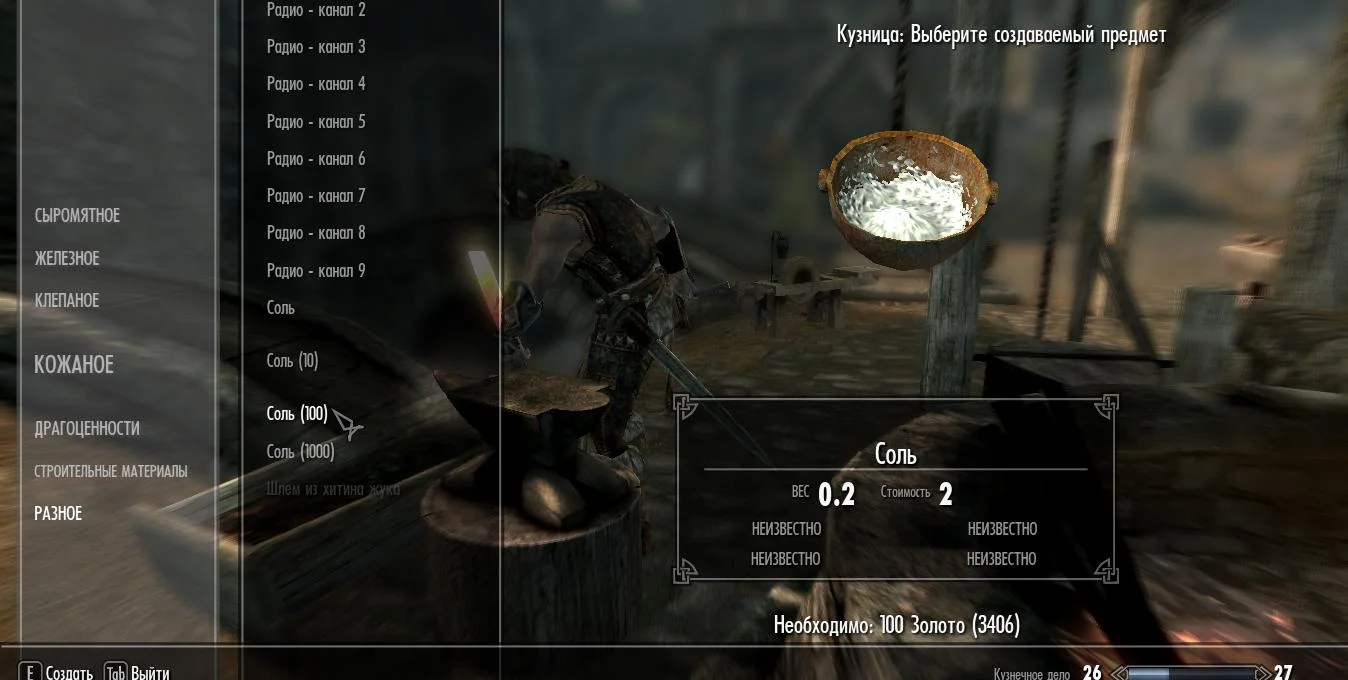Choose the Кожаное category

click(74, 365)
